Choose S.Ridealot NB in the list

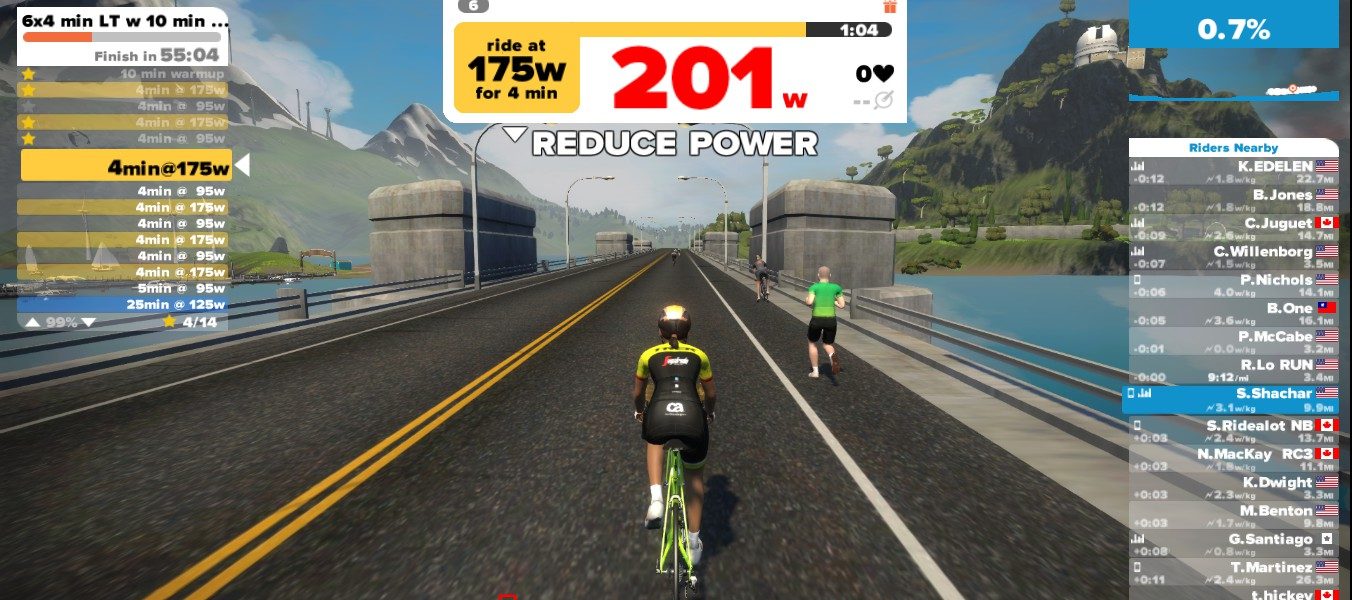coord(1233,431)
